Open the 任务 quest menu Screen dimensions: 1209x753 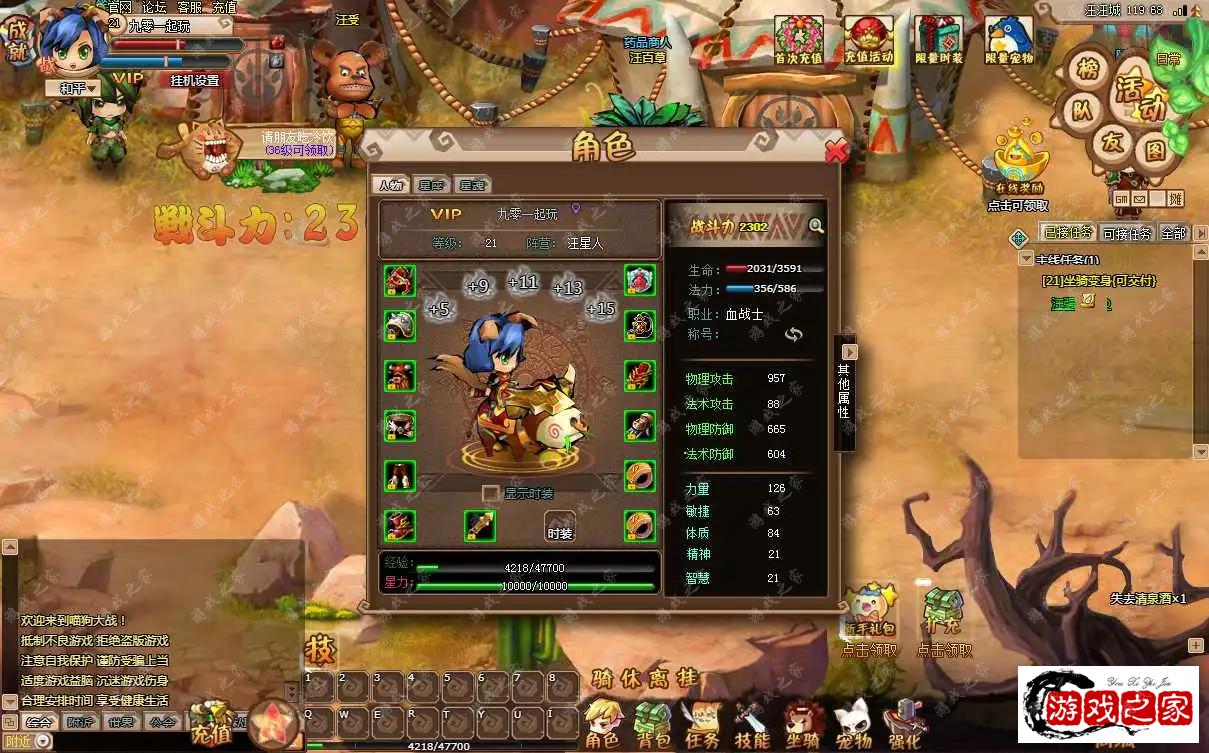click(x=702, y=725)
